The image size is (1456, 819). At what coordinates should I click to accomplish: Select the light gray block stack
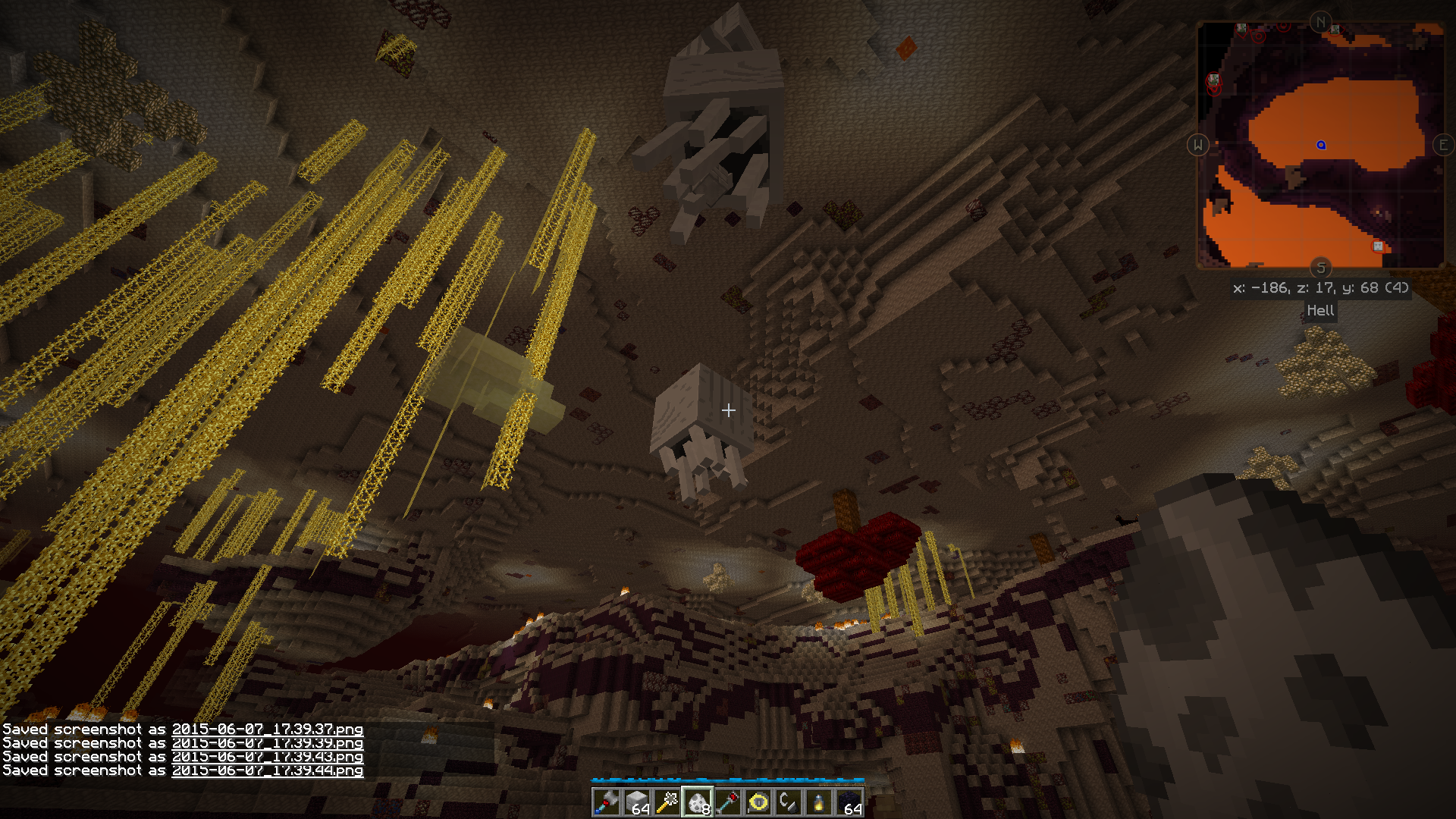[637, 802]
